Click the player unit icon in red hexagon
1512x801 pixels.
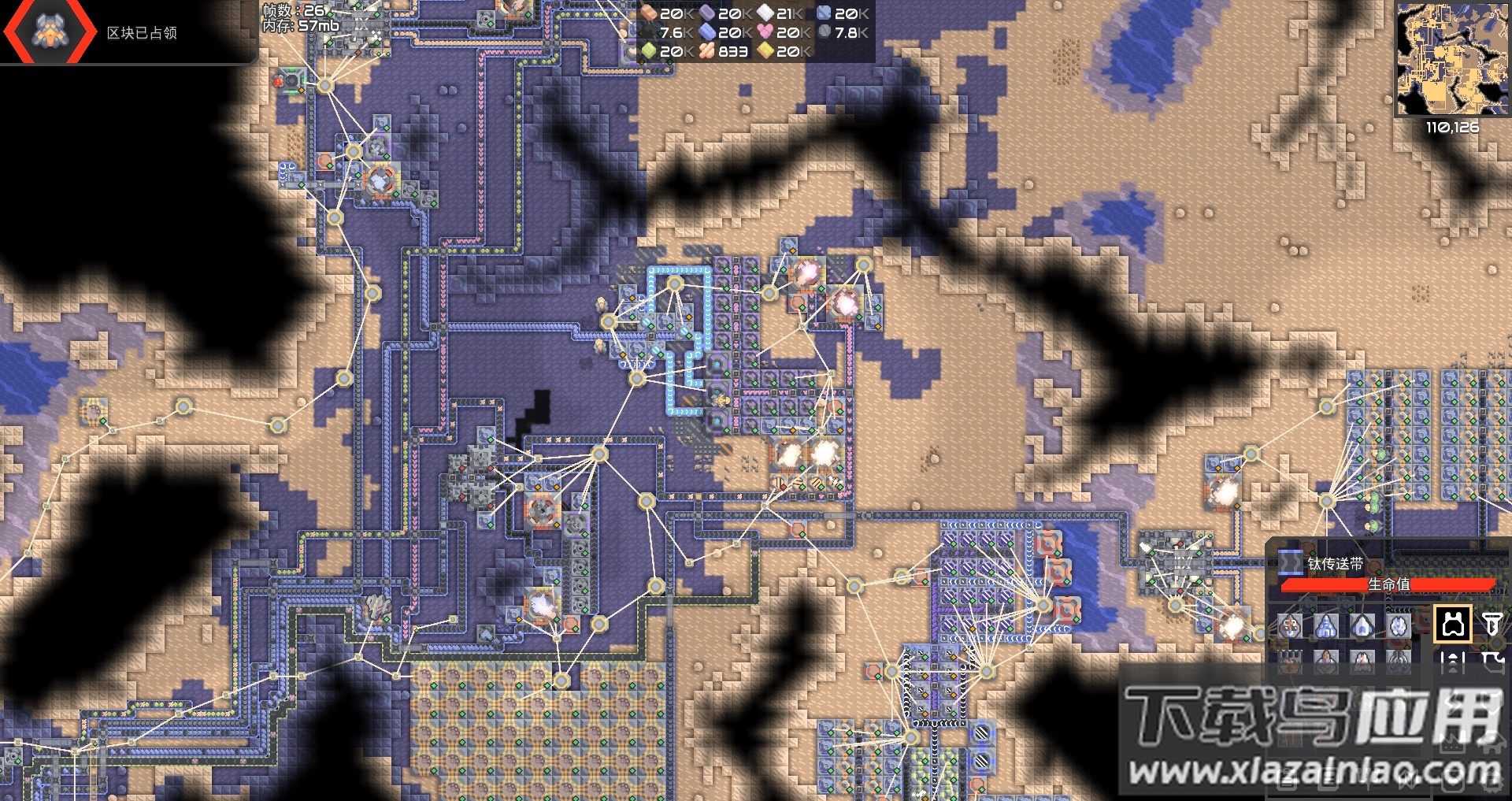click(x=51, y=32)
